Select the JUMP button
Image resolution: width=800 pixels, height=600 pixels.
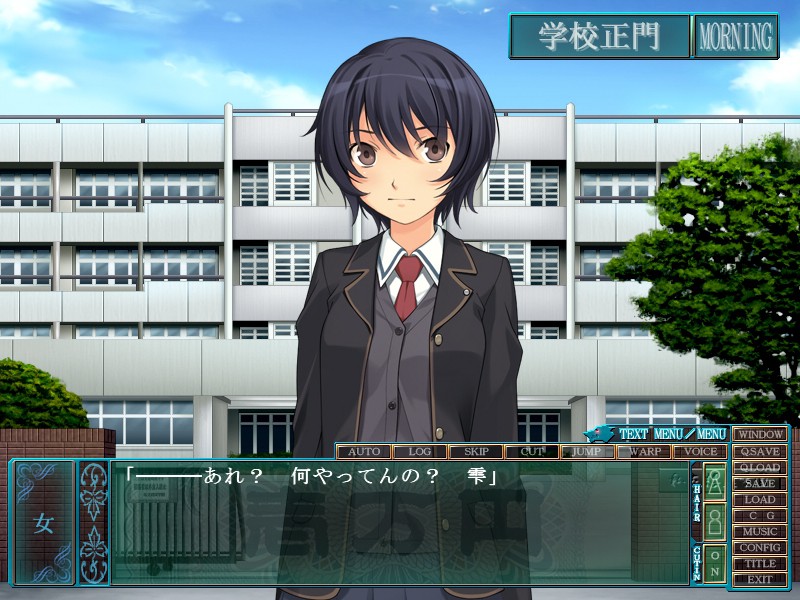coord(587,452)
